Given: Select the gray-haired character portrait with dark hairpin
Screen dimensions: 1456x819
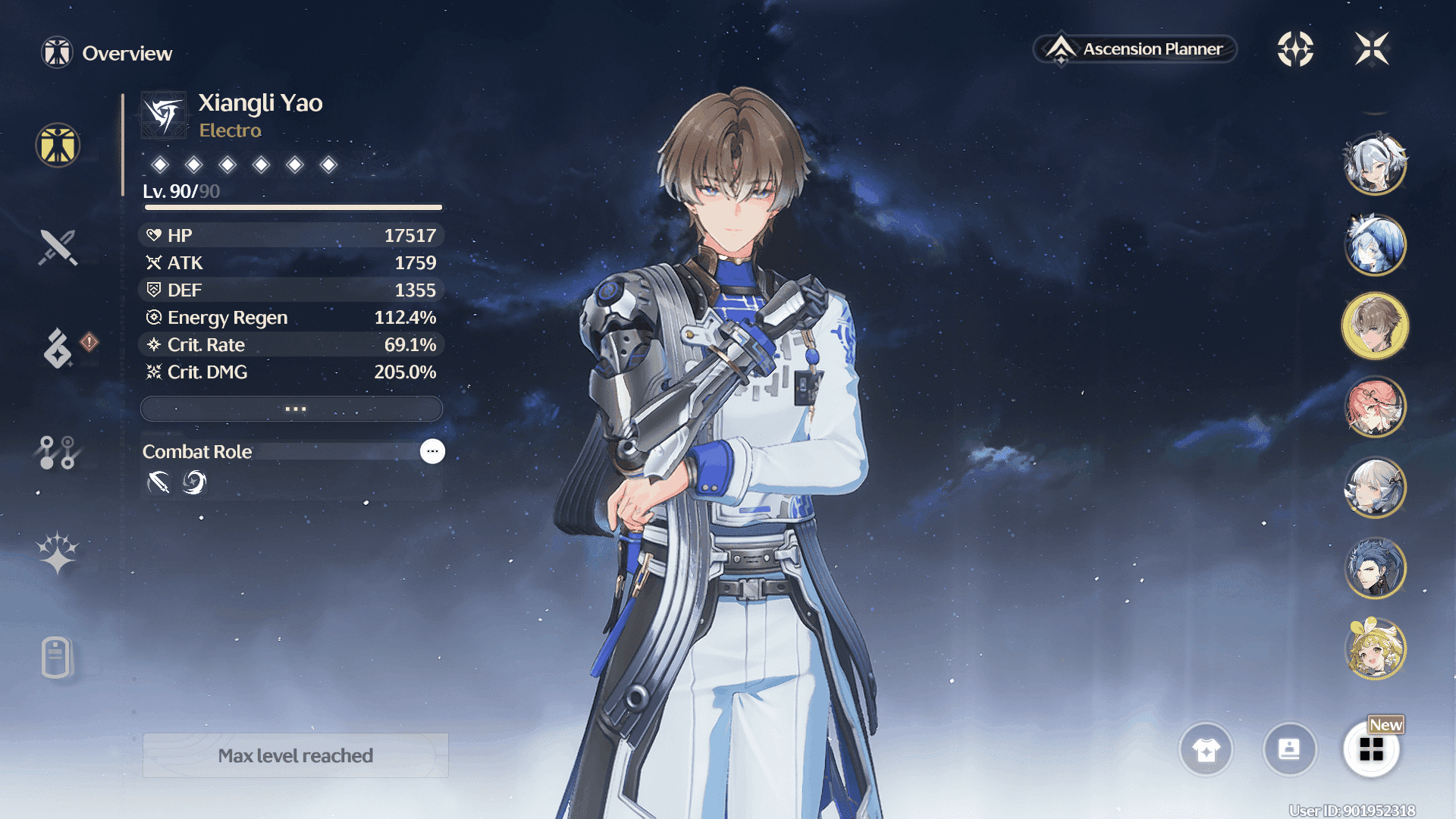Looking at the screenshot, I should 1375,488.
